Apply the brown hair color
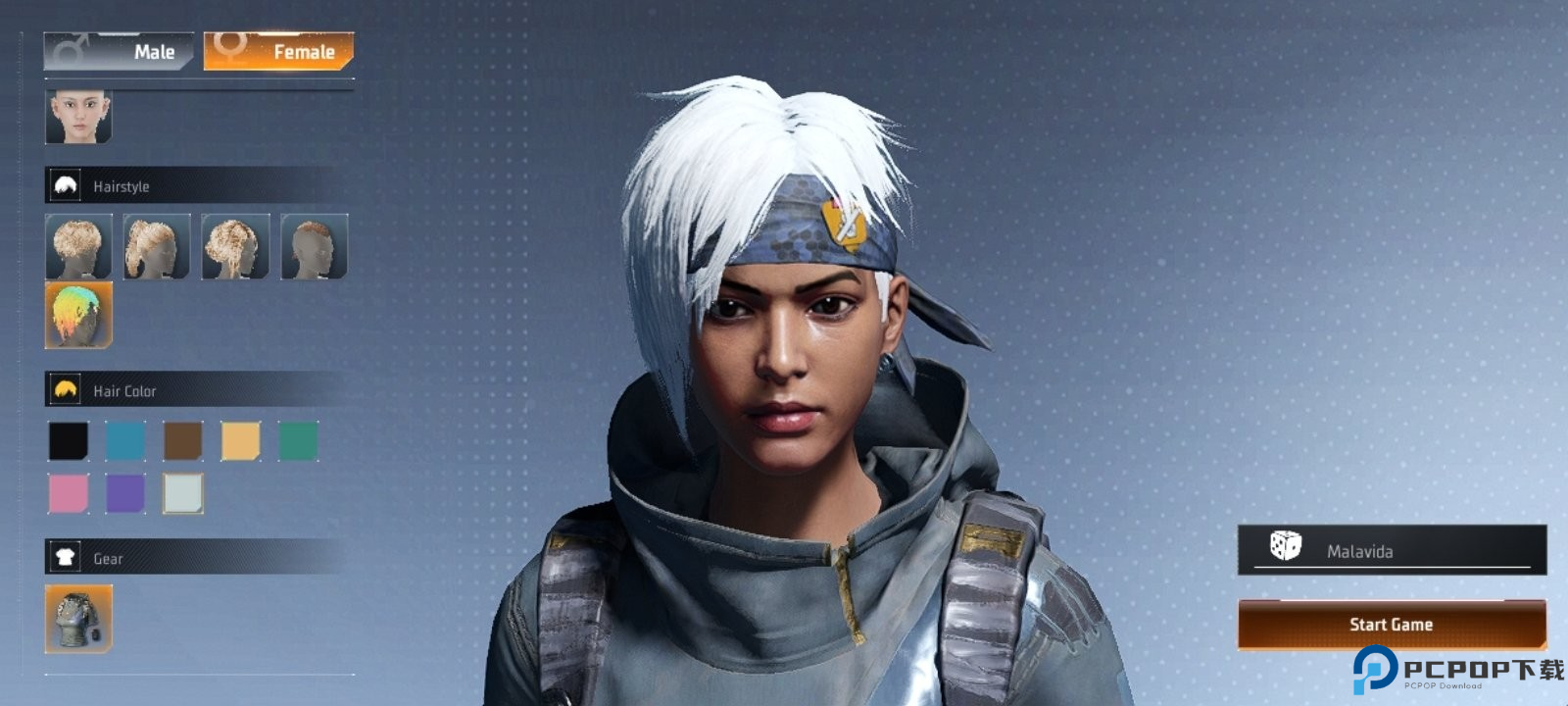The image size is (1568, 706). coord(183,441)
